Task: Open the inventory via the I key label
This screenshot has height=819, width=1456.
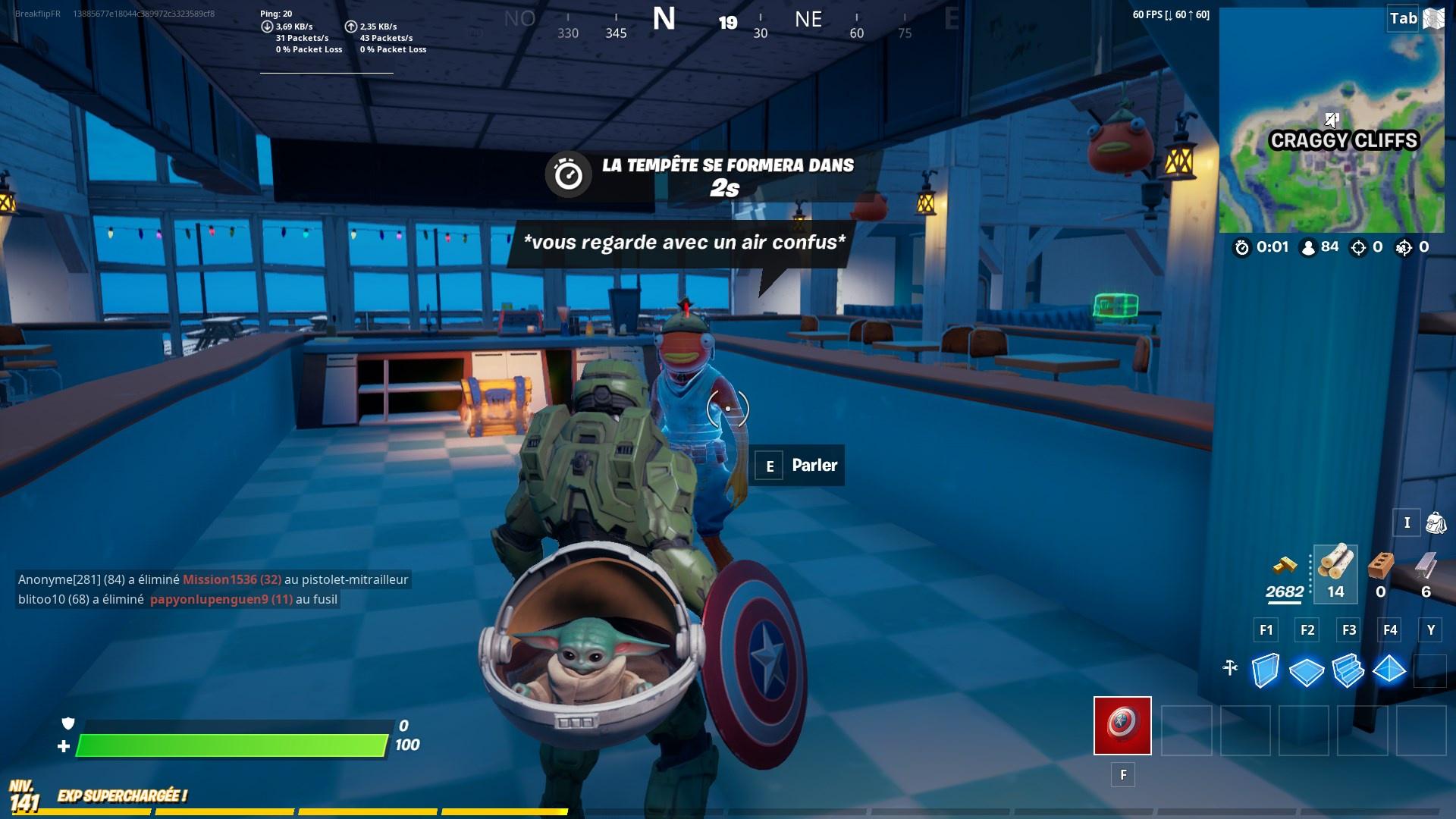Action: coord(1407,522)
